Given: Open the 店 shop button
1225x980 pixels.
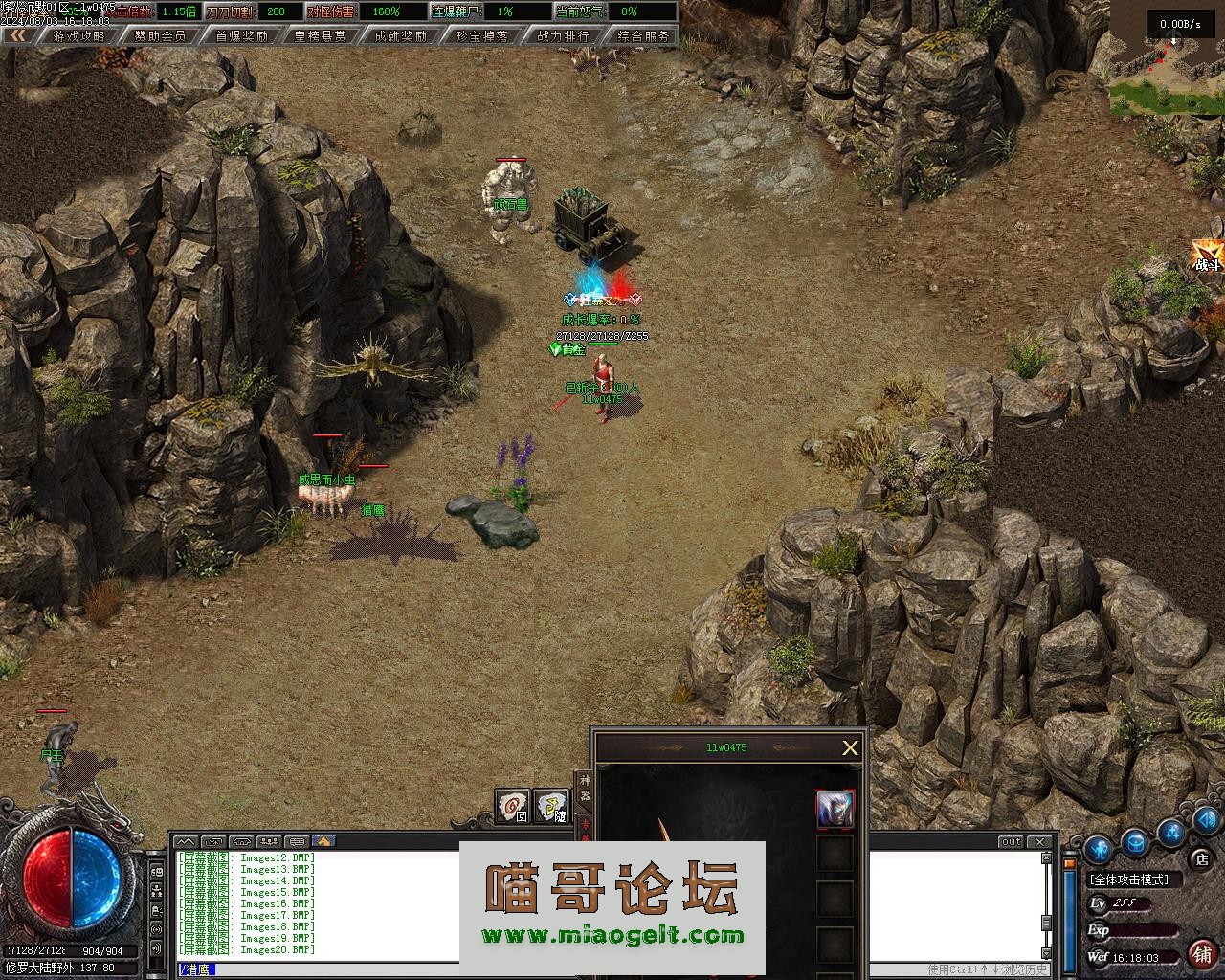Looking at the screenshot, I should click(1201, 858).
